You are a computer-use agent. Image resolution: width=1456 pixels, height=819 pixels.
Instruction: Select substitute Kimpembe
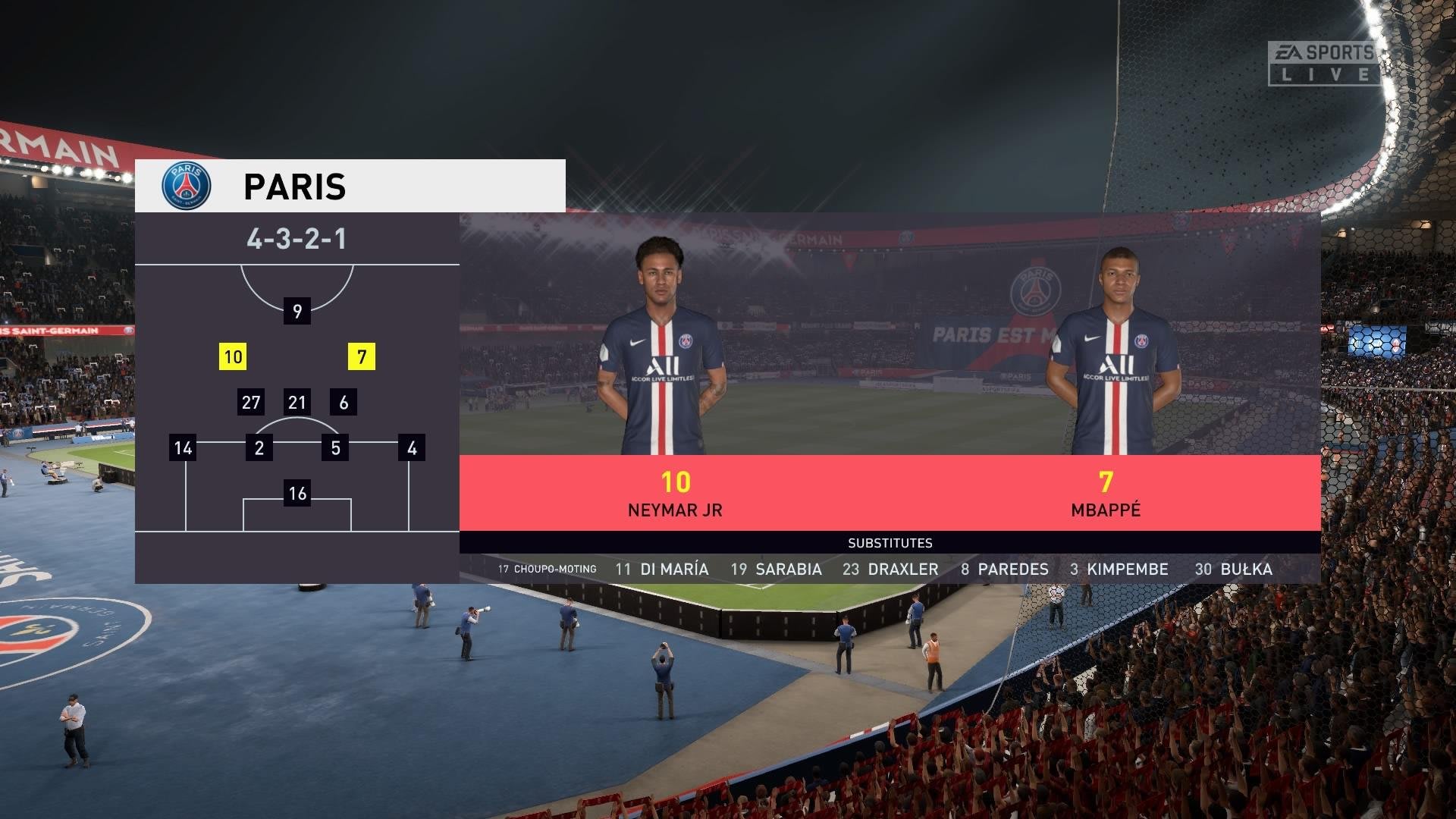[1119, 569]
